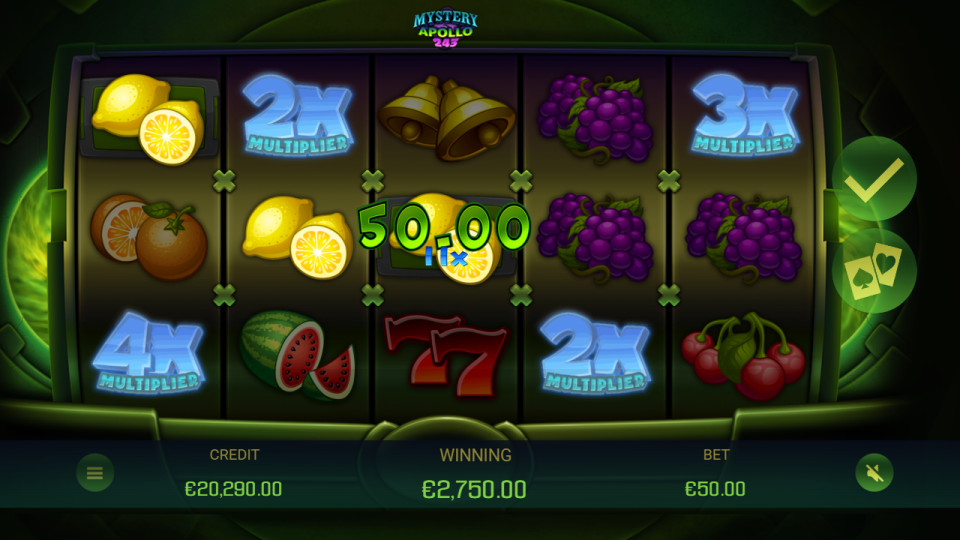This screenshot has width=960, height=540.
Task: Open the hamburger menu
Action: click(x=95, y=473)
